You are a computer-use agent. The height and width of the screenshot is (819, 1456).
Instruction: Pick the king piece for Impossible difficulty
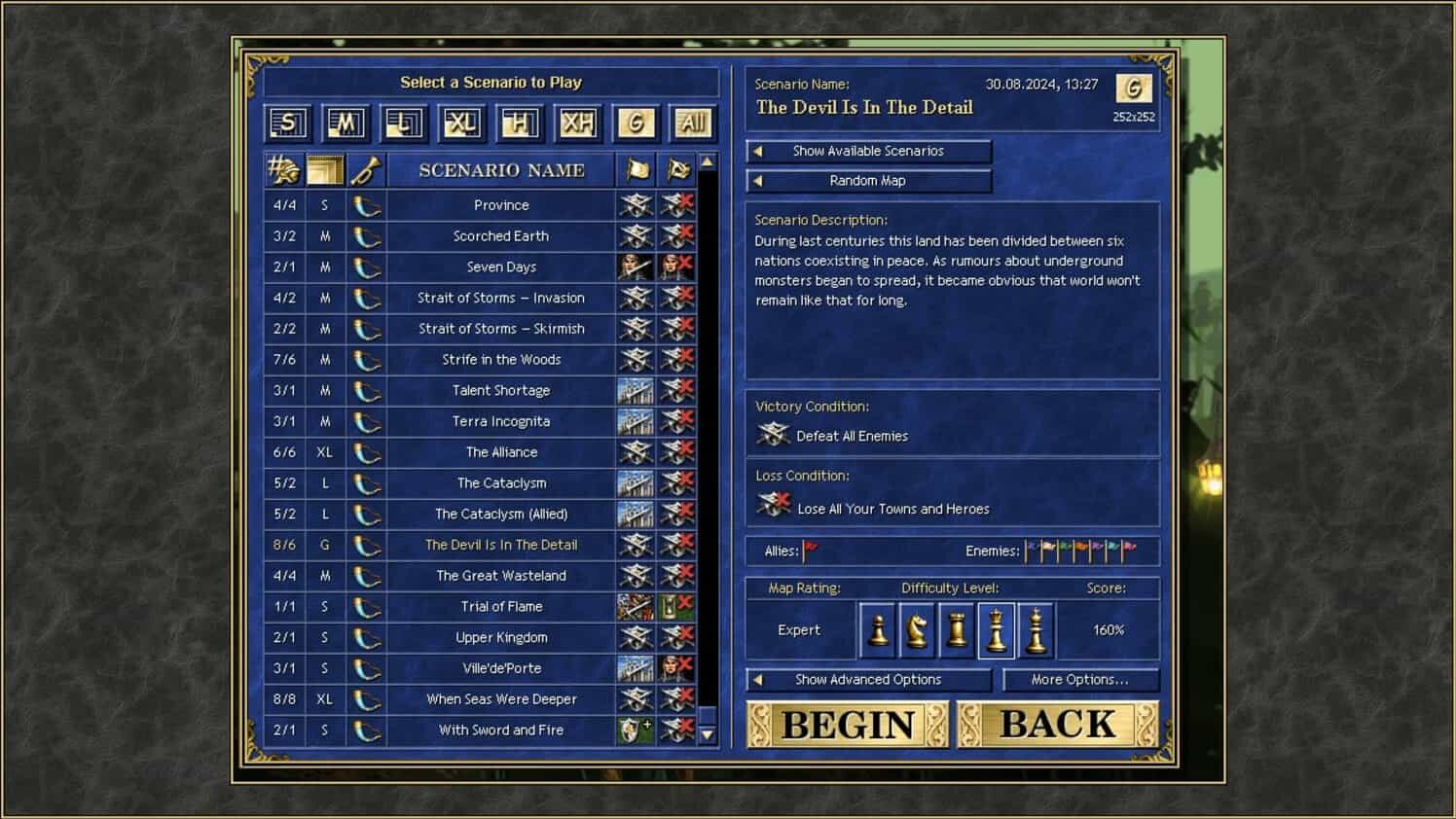[x=1035, y=629]
